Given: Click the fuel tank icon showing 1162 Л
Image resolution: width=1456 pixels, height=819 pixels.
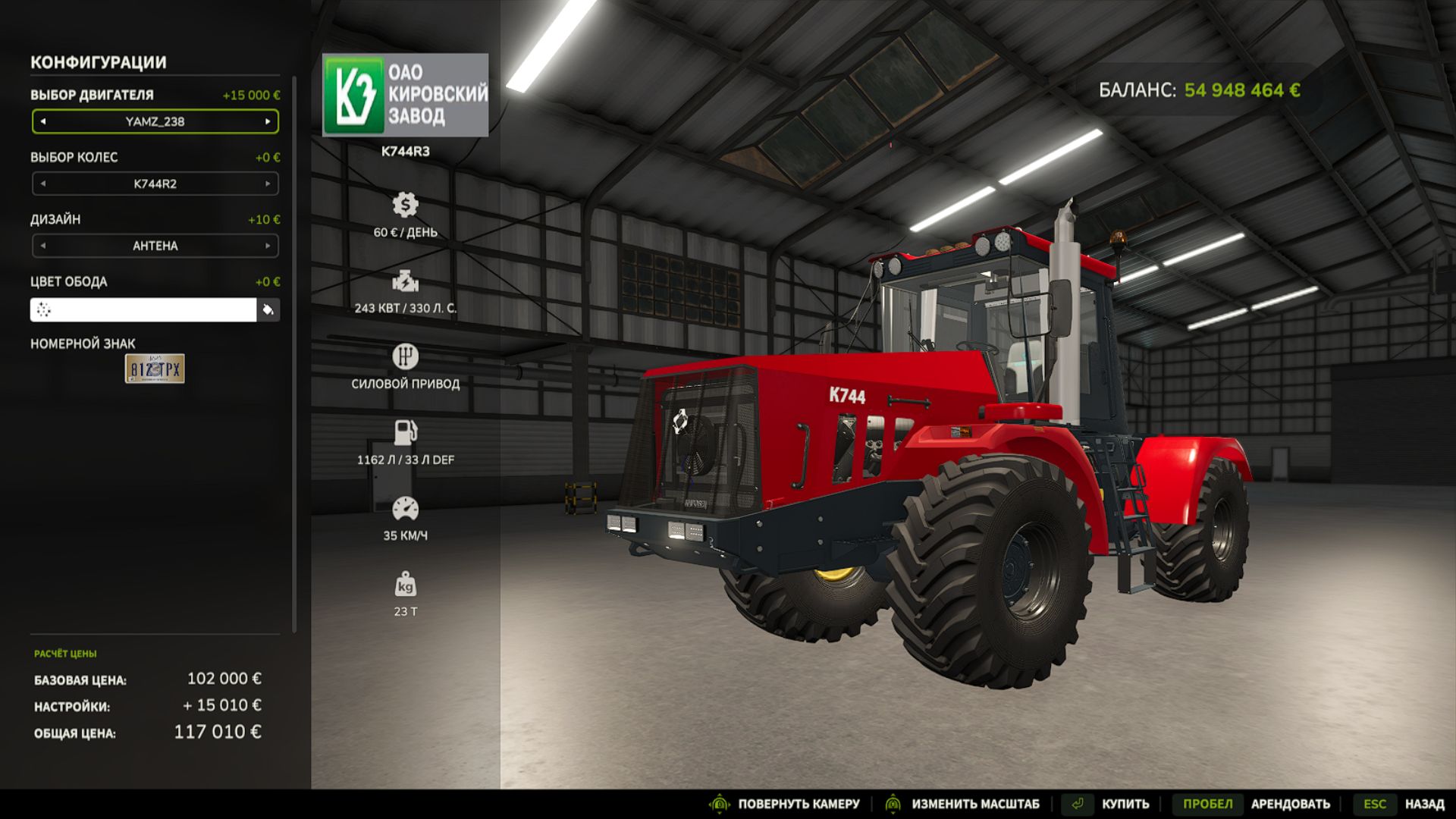Looking at the screenshot, I should click(x=406, y=431).
